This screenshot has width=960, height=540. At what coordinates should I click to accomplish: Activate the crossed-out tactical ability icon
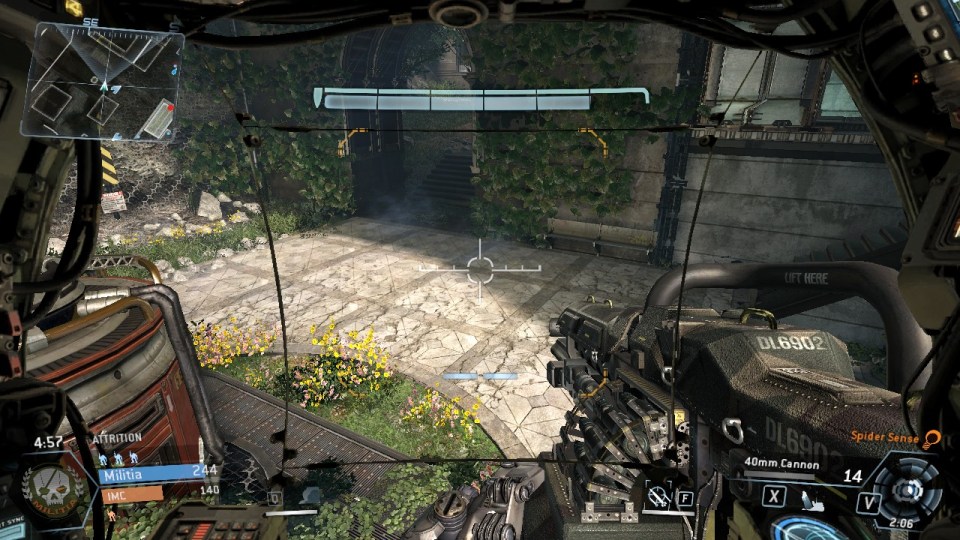[658, 494]
